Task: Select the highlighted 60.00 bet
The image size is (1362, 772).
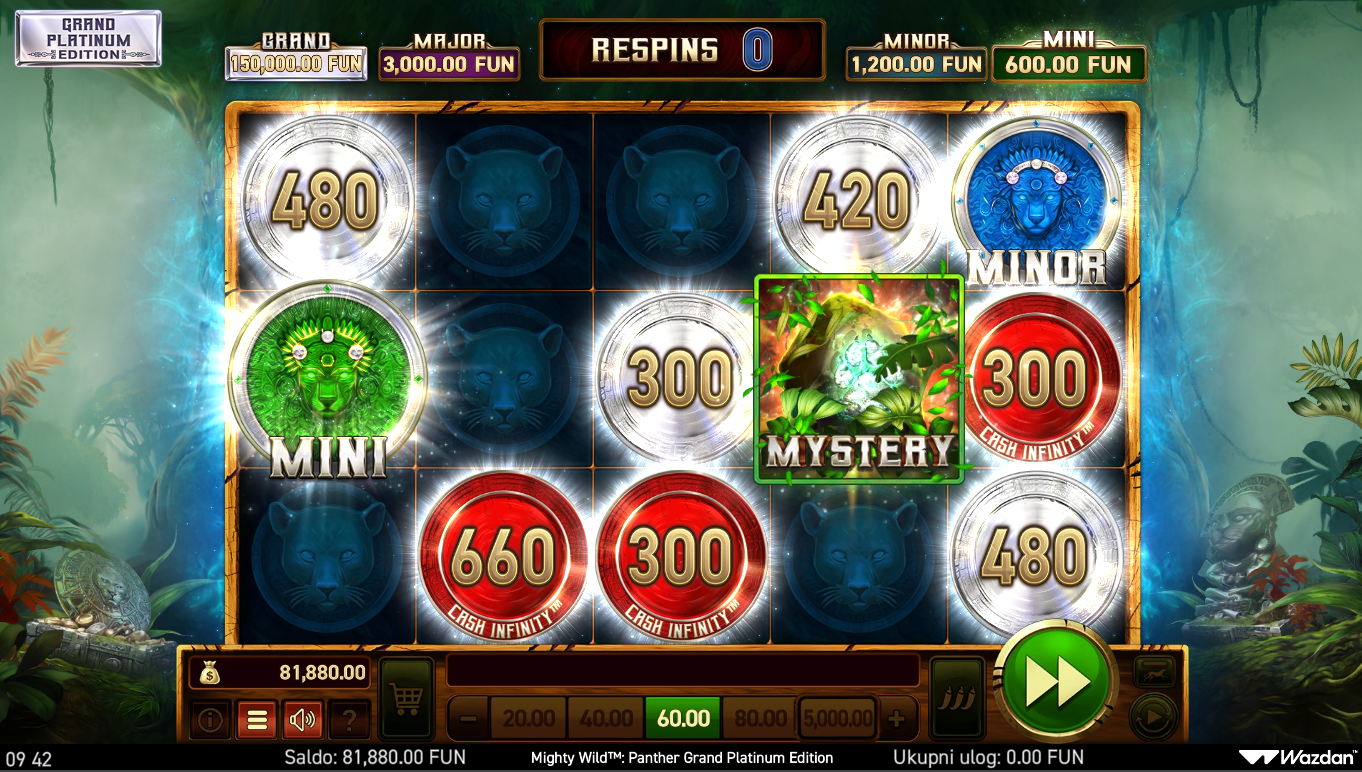Action: (x=683, y=718)
